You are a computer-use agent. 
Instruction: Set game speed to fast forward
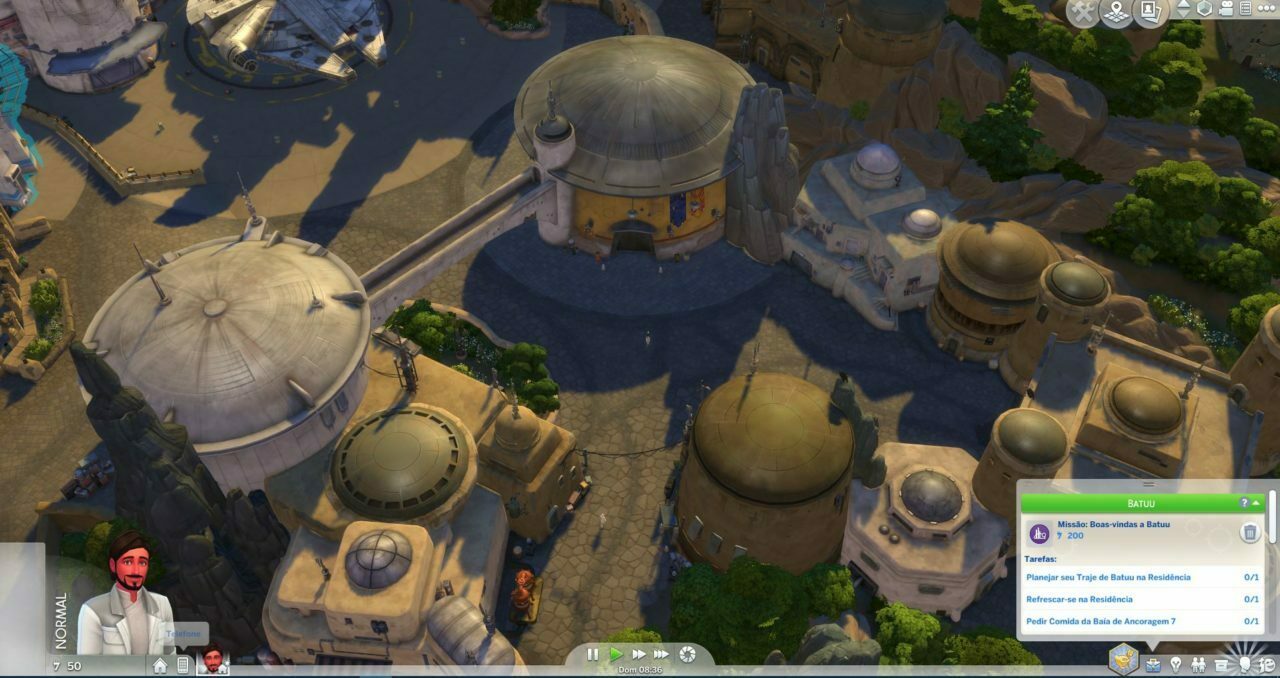638,655
